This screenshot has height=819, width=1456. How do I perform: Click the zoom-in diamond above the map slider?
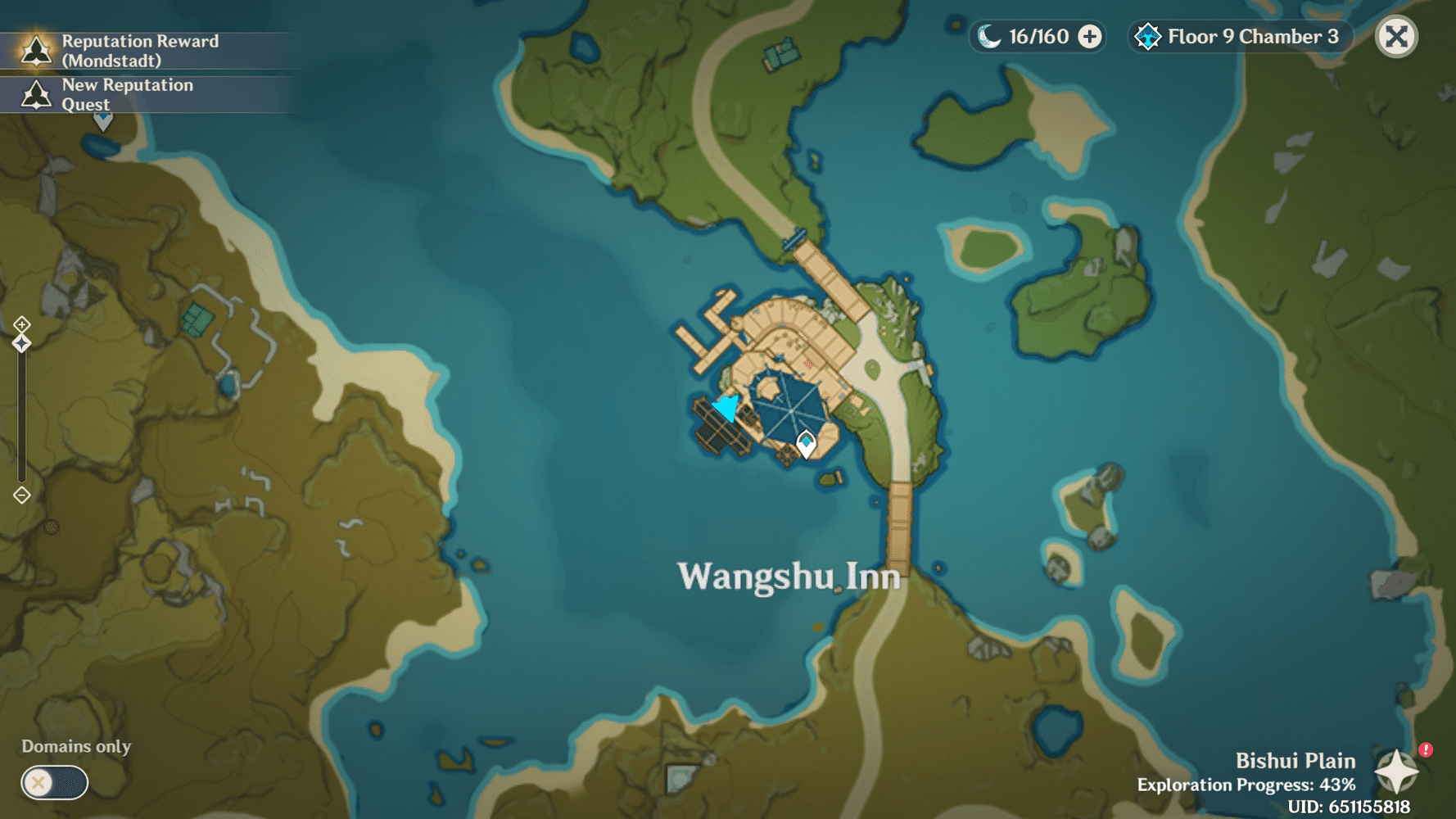(x=20, y=324)
